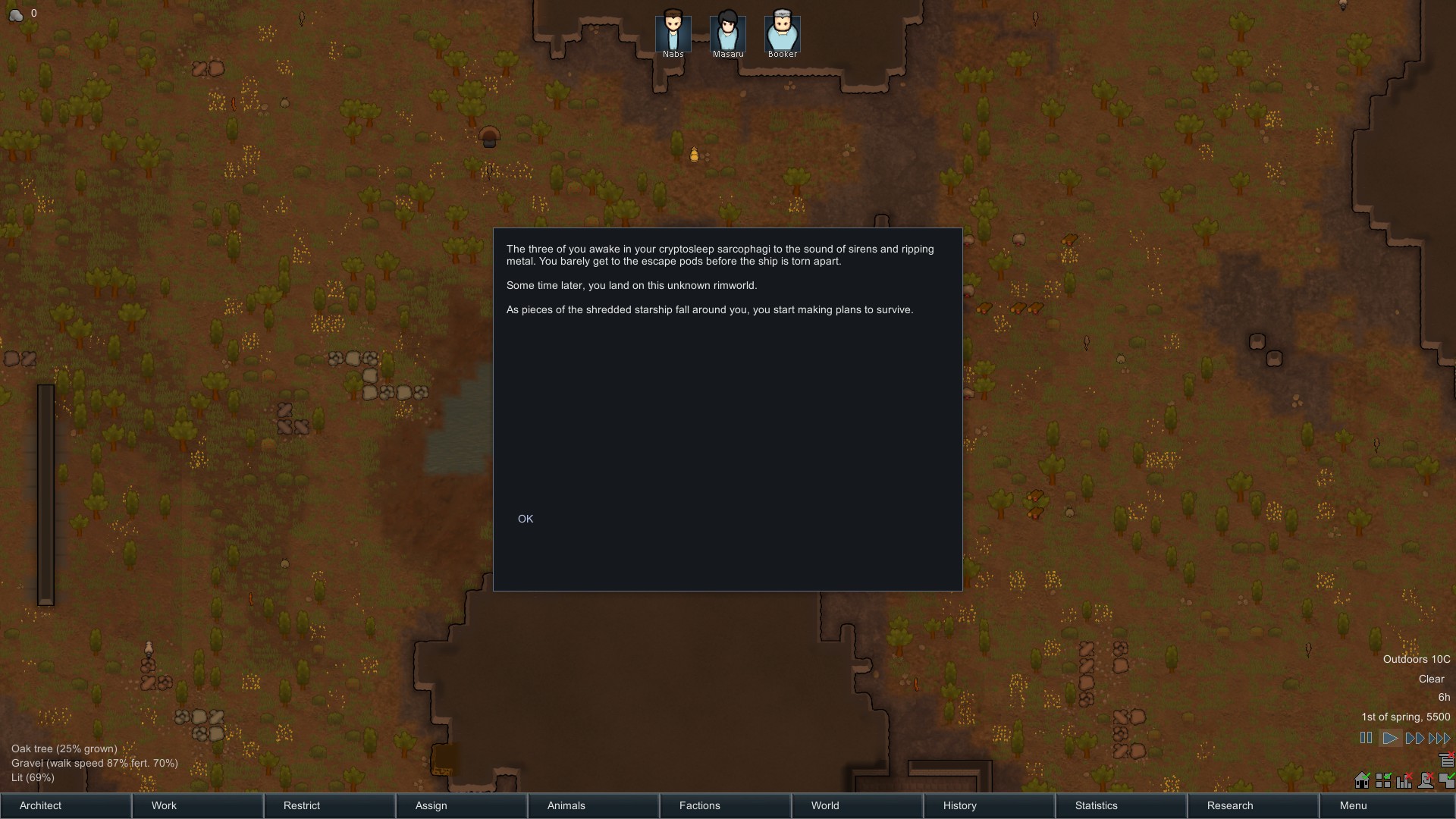
Task: Set game to normal play speed
Action: tap(1390, 738)
